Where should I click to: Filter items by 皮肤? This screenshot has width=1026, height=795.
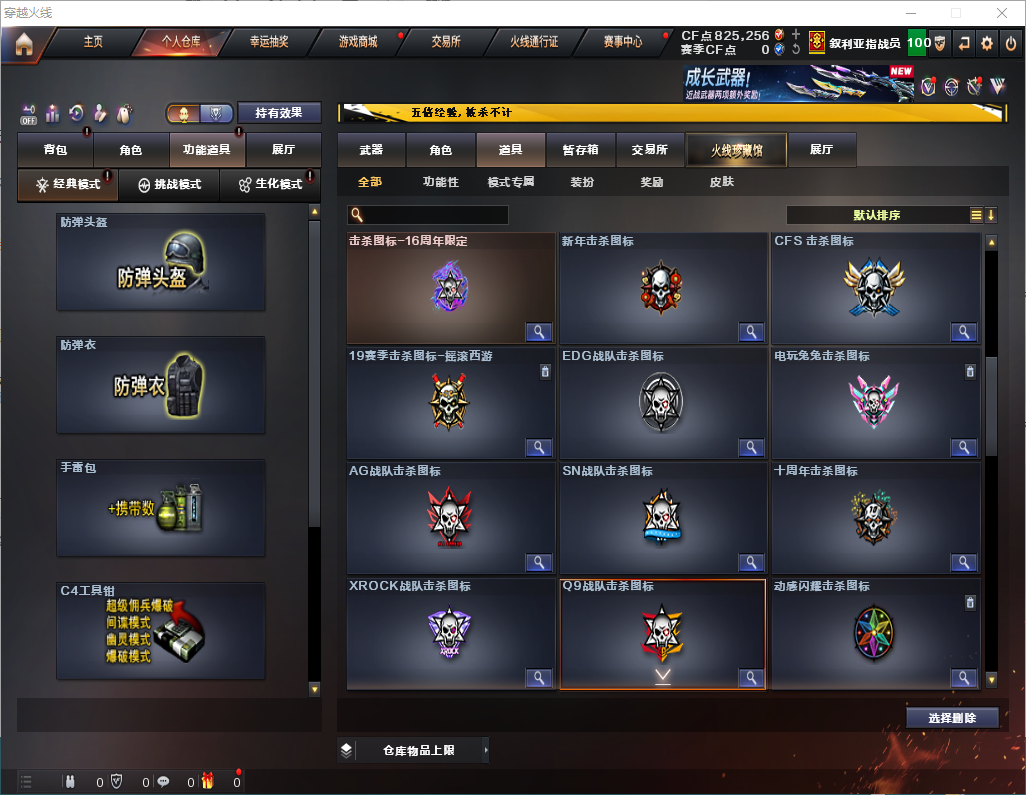(721, 182)
